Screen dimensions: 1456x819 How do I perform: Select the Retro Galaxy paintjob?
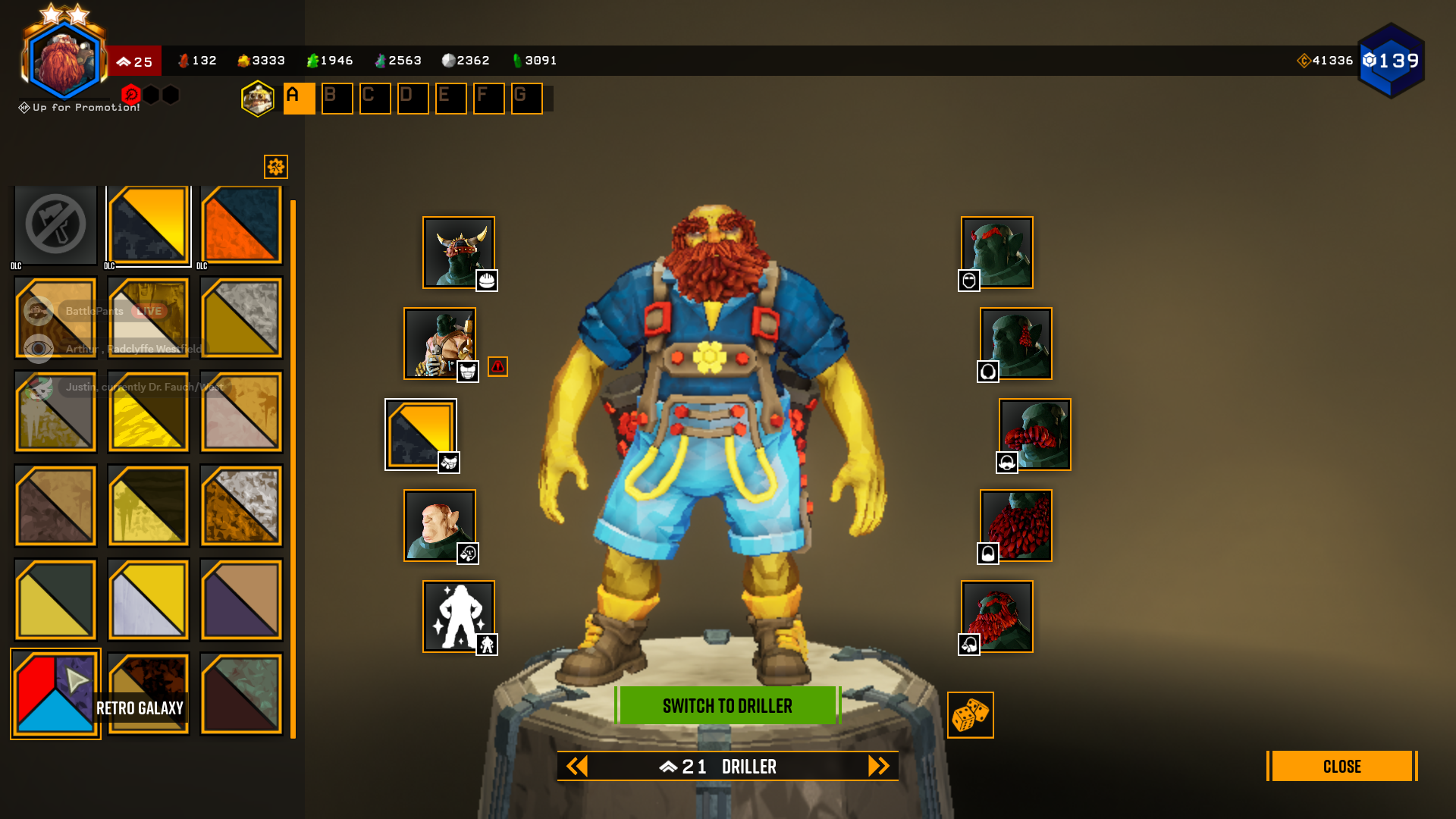55,694
